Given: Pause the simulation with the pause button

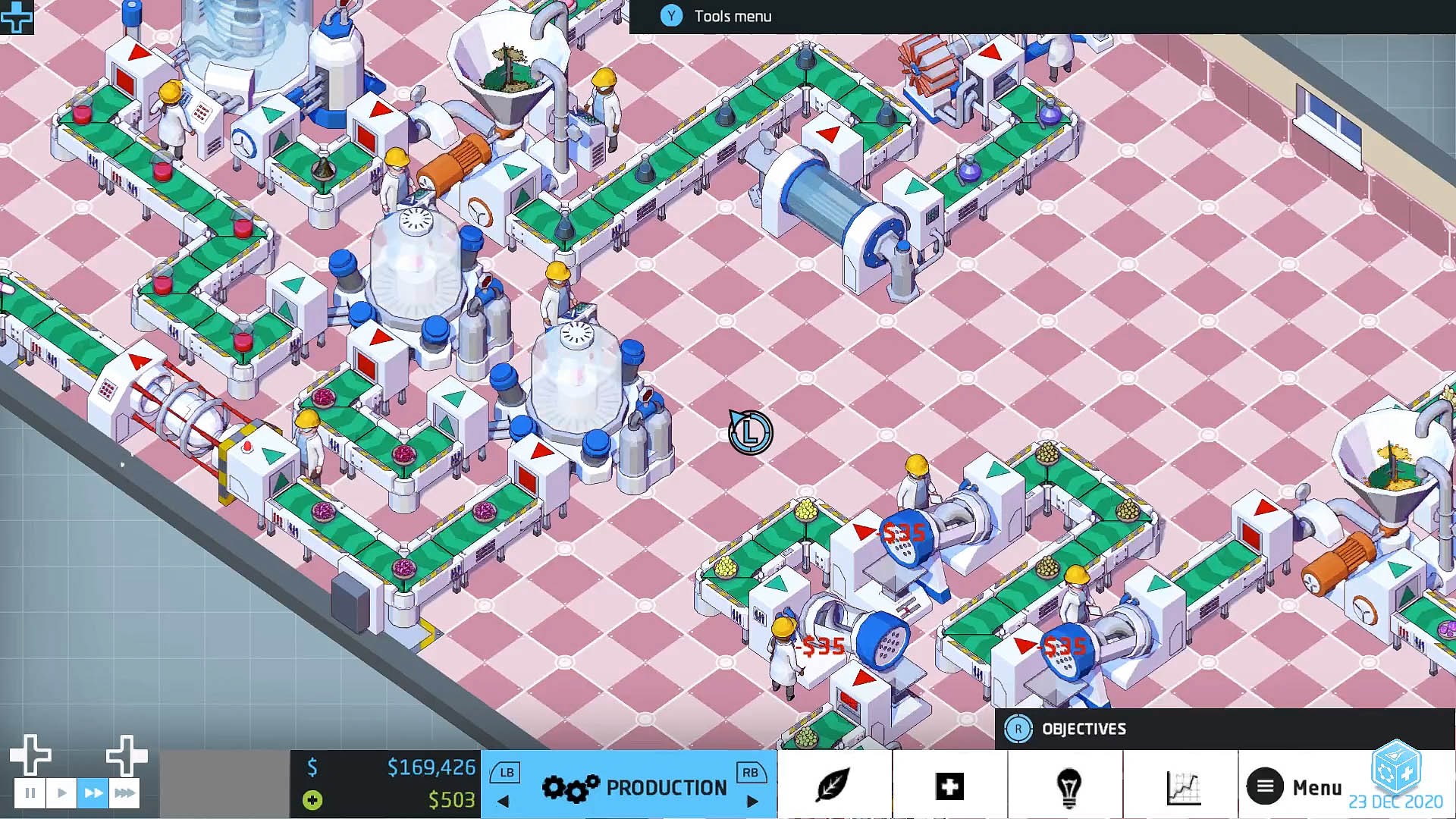Looking at the screenshot, I should (x=30, y=792).
